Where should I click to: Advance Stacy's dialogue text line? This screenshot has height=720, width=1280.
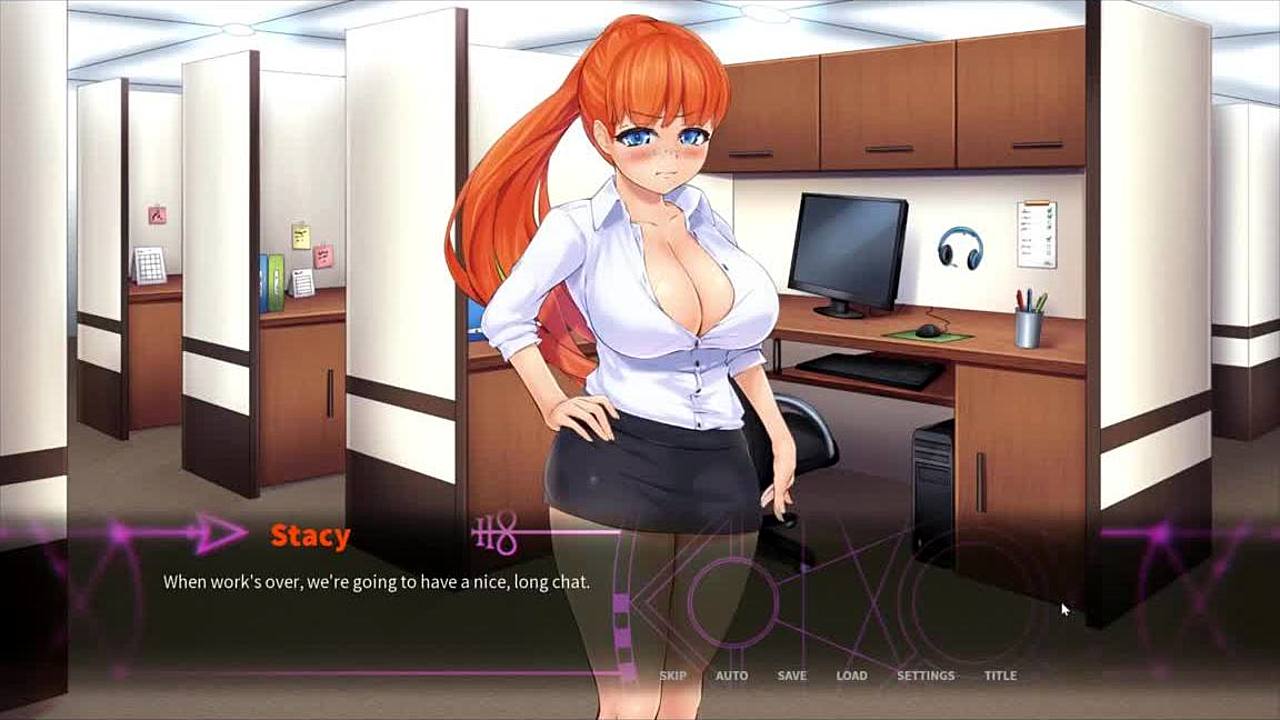click(x=376, y=581)
